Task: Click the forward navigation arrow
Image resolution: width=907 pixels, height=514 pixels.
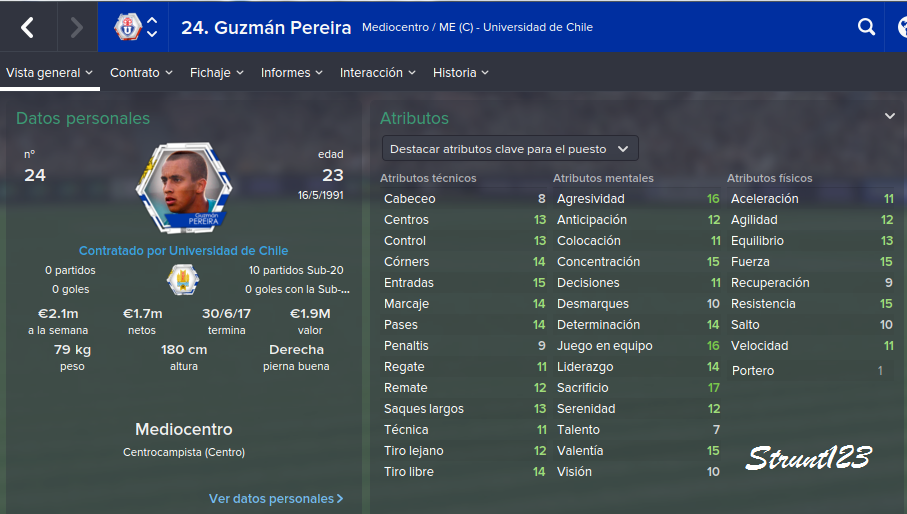Action: 76,28
